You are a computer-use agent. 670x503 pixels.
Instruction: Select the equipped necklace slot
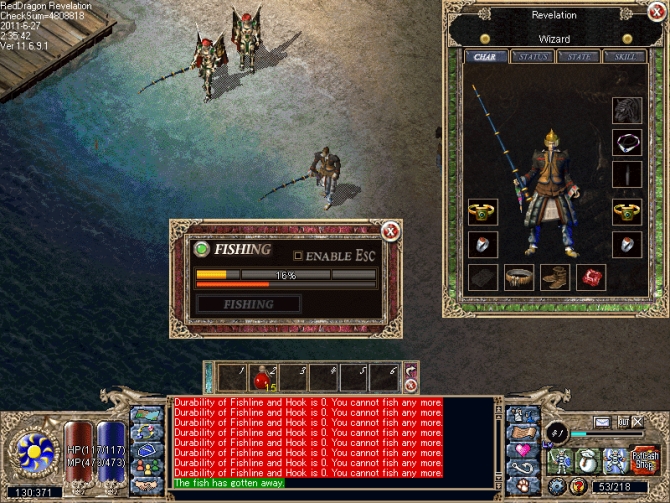click(626, 143)
